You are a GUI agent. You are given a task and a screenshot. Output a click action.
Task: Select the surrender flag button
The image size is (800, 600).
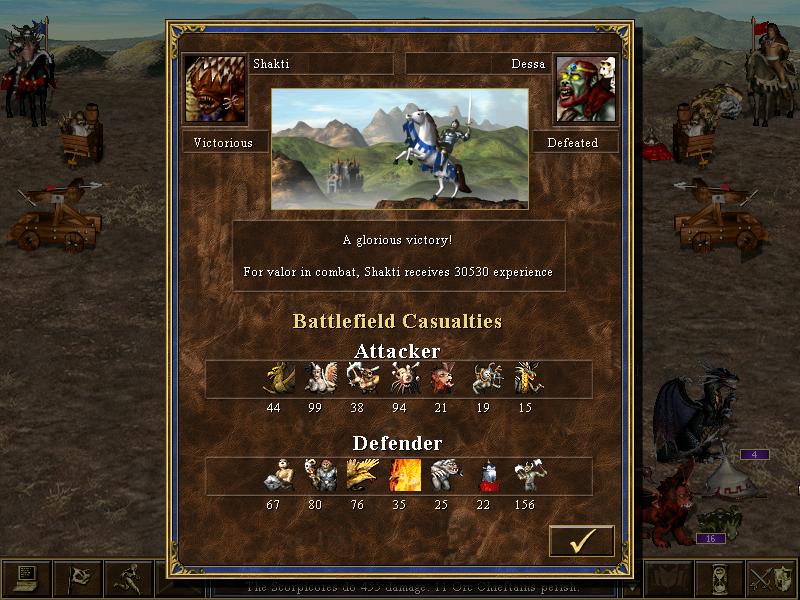[x=77, y=580]
